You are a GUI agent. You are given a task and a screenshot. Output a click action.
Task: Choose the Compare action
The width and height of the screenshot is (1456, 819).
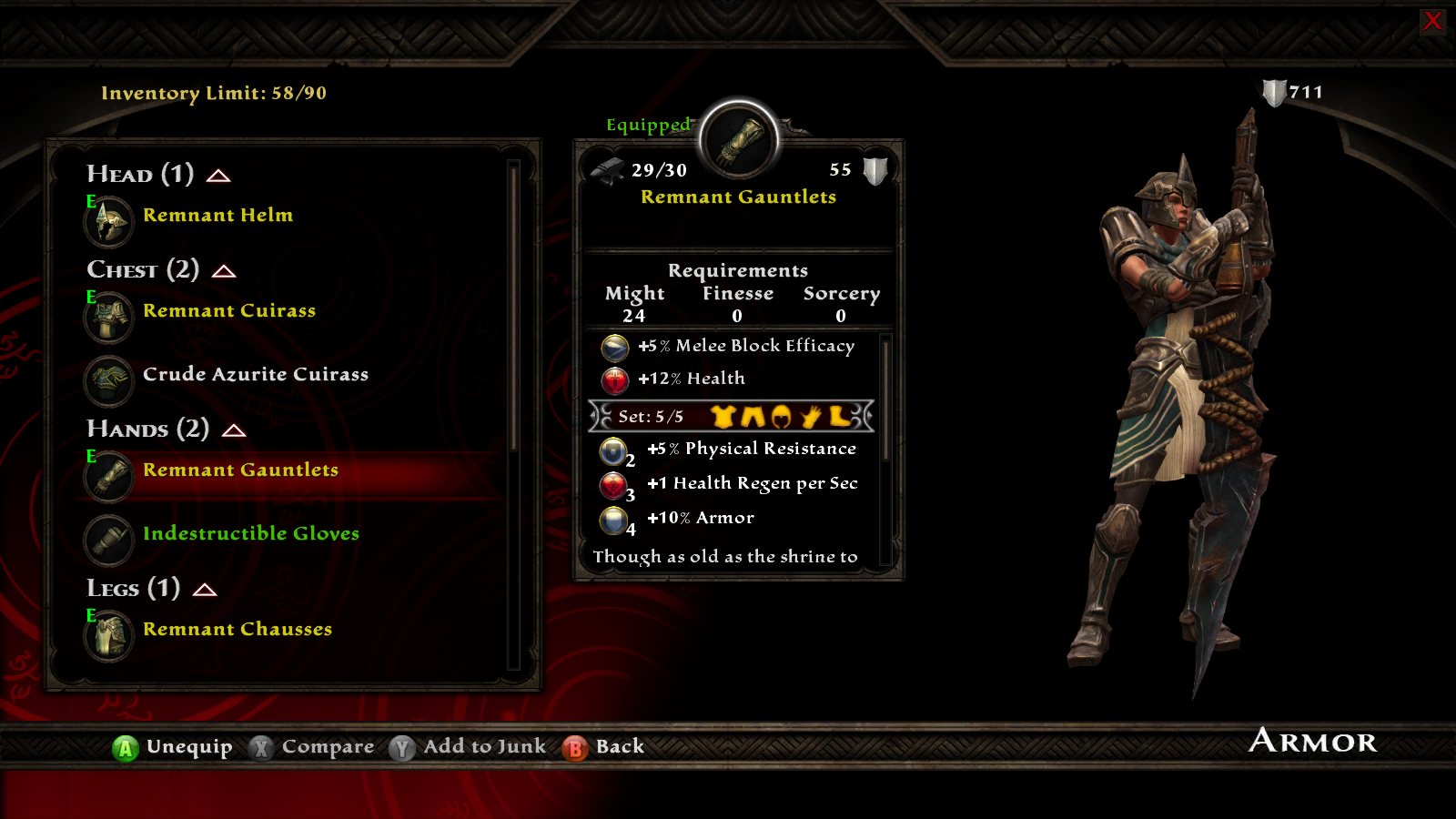(328, 747)
